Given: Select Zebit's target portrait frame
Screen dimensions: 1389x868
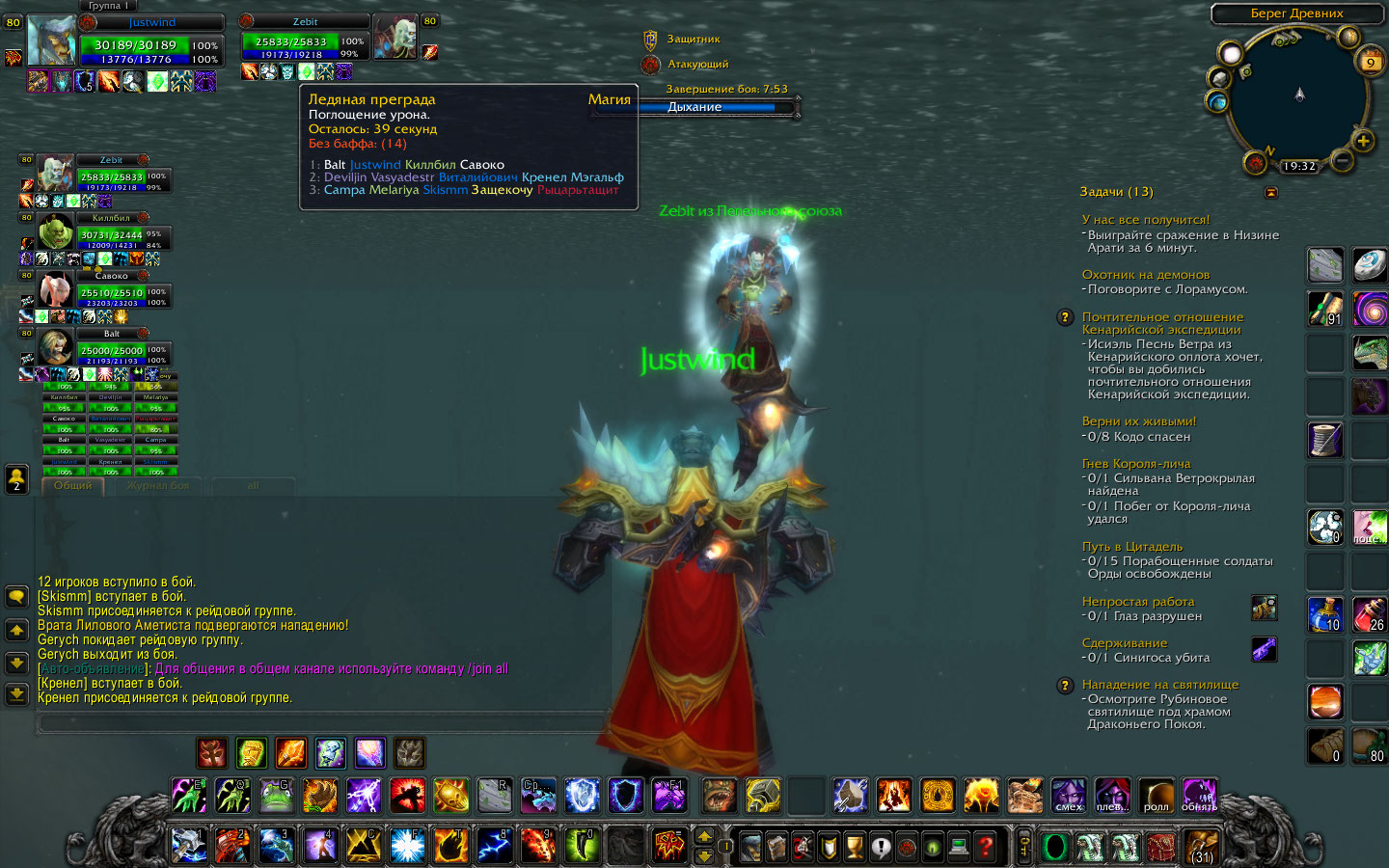Looking at the screenshot, I should [394, 38].
